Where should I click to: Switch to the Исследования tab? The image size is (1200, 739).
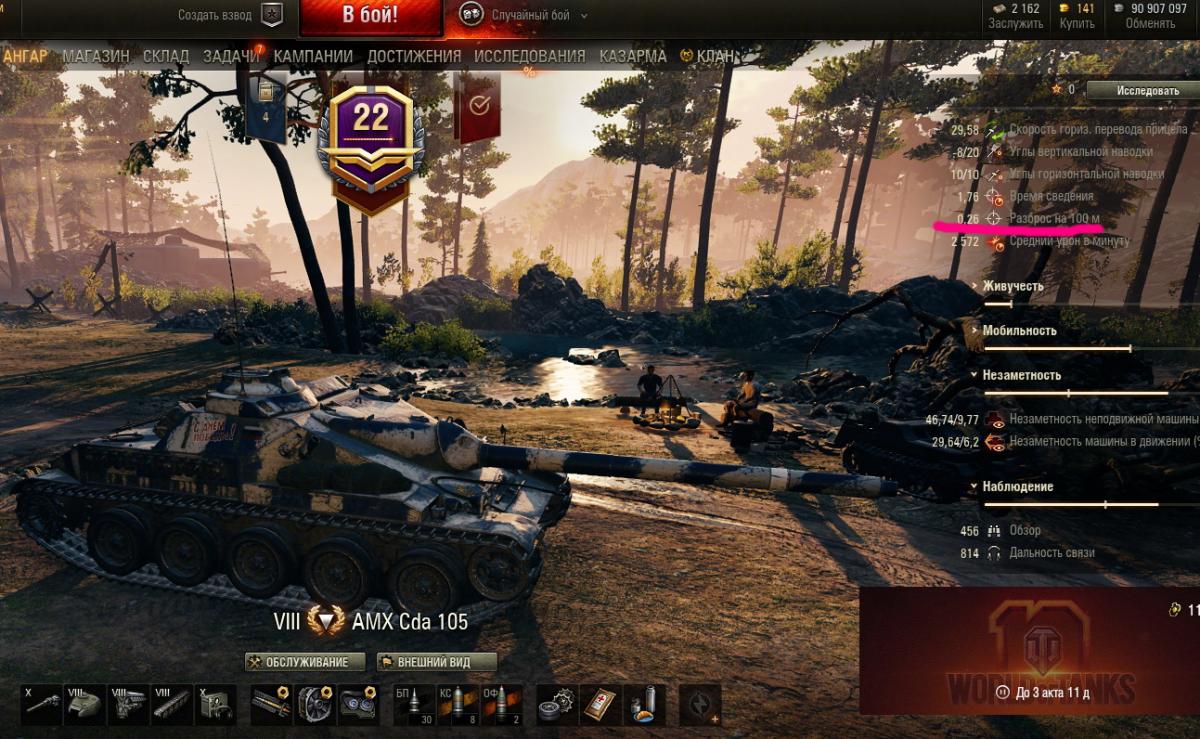pos(530,57)
